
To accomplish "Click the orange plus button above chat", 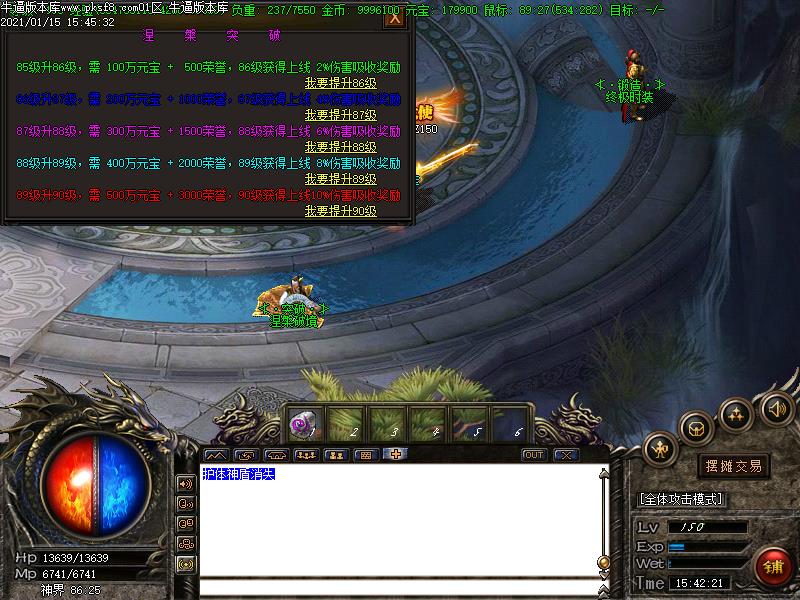I will [396, 455].
